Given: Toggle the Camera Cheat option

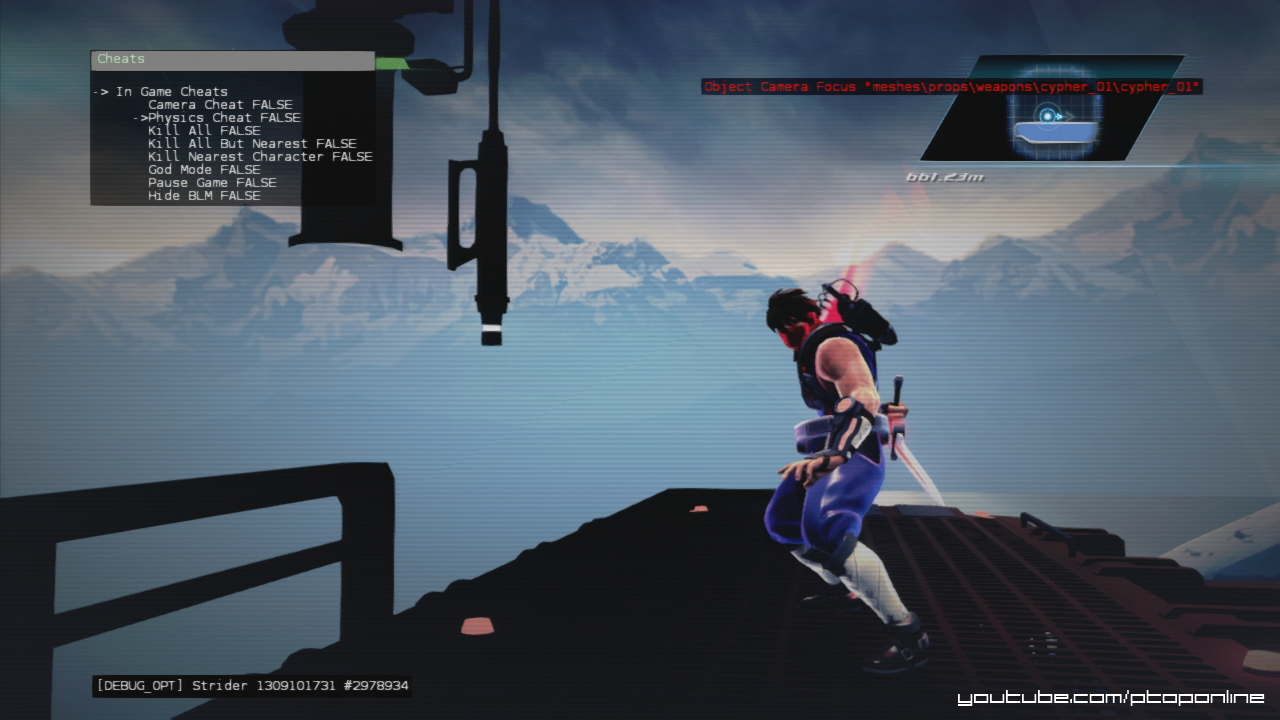Looking at the screenshot, I should pyautogui.click(x=219, y=105).
